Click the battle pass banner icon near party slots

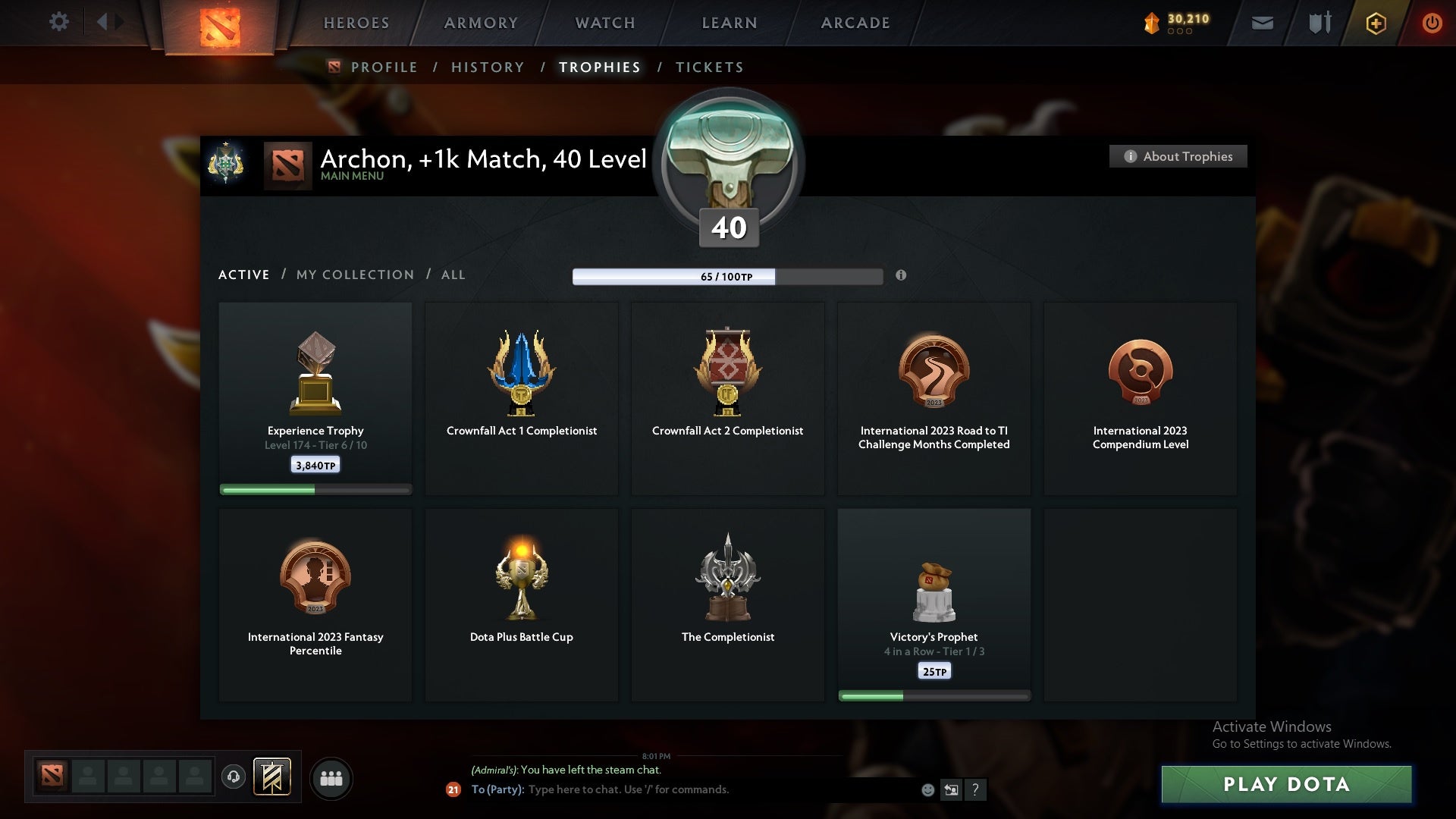click(x=272, y=778)
